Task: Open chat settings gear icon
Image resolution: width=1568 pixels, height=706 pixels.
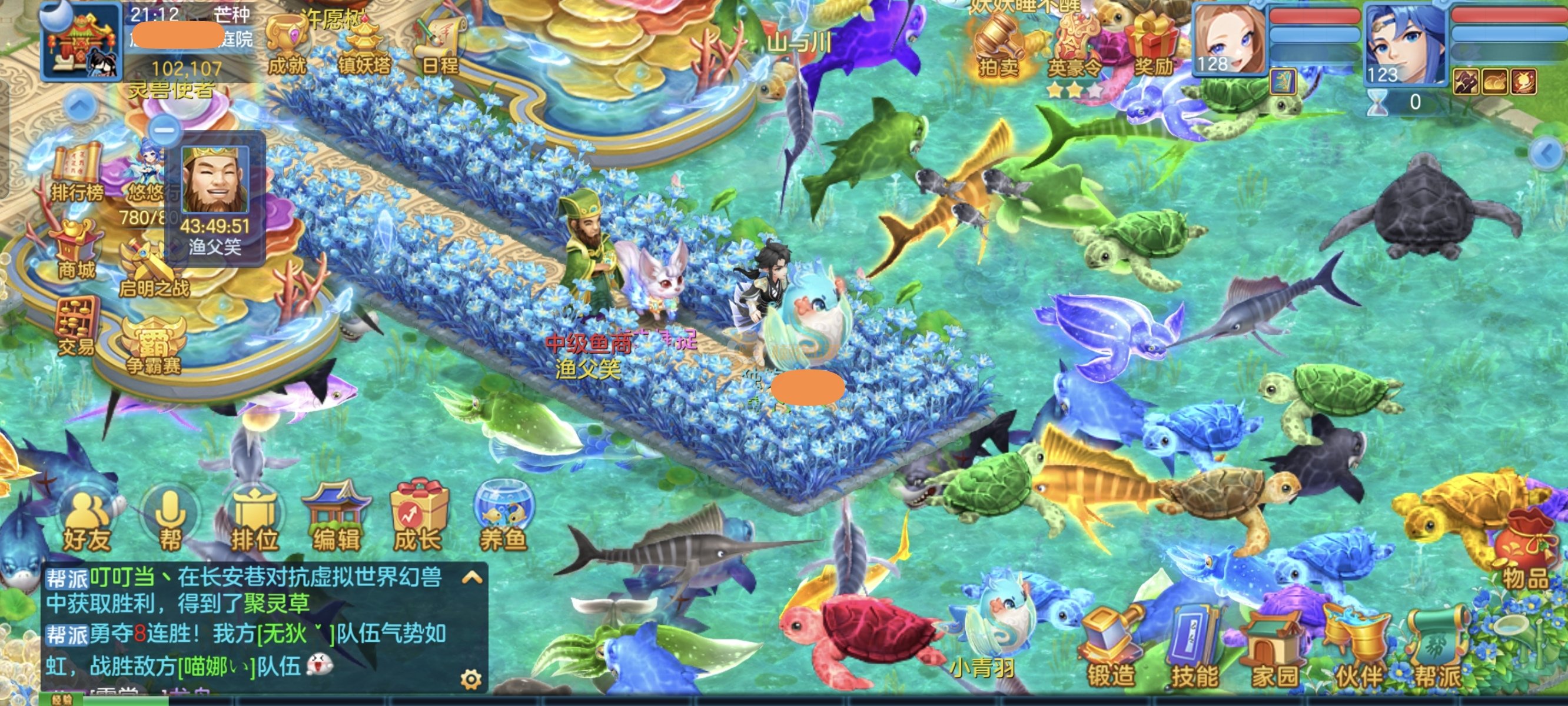Action: [x=470, y=678]
